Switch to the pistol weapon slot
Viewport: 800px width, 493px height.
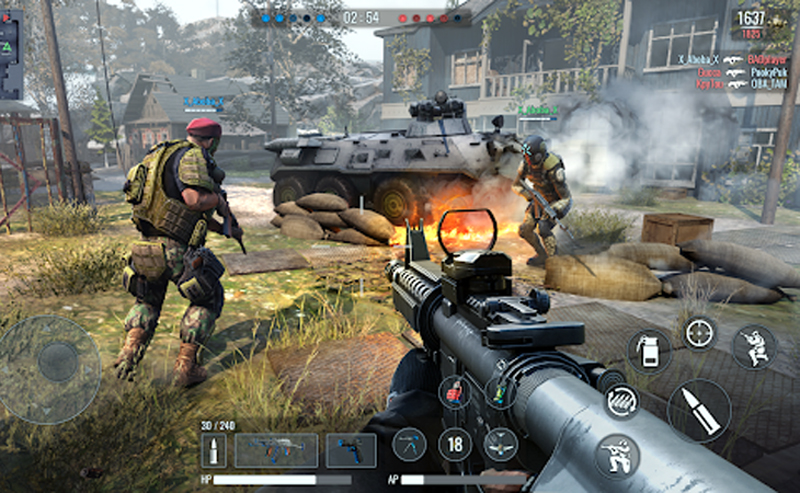(x=351, y=451)
